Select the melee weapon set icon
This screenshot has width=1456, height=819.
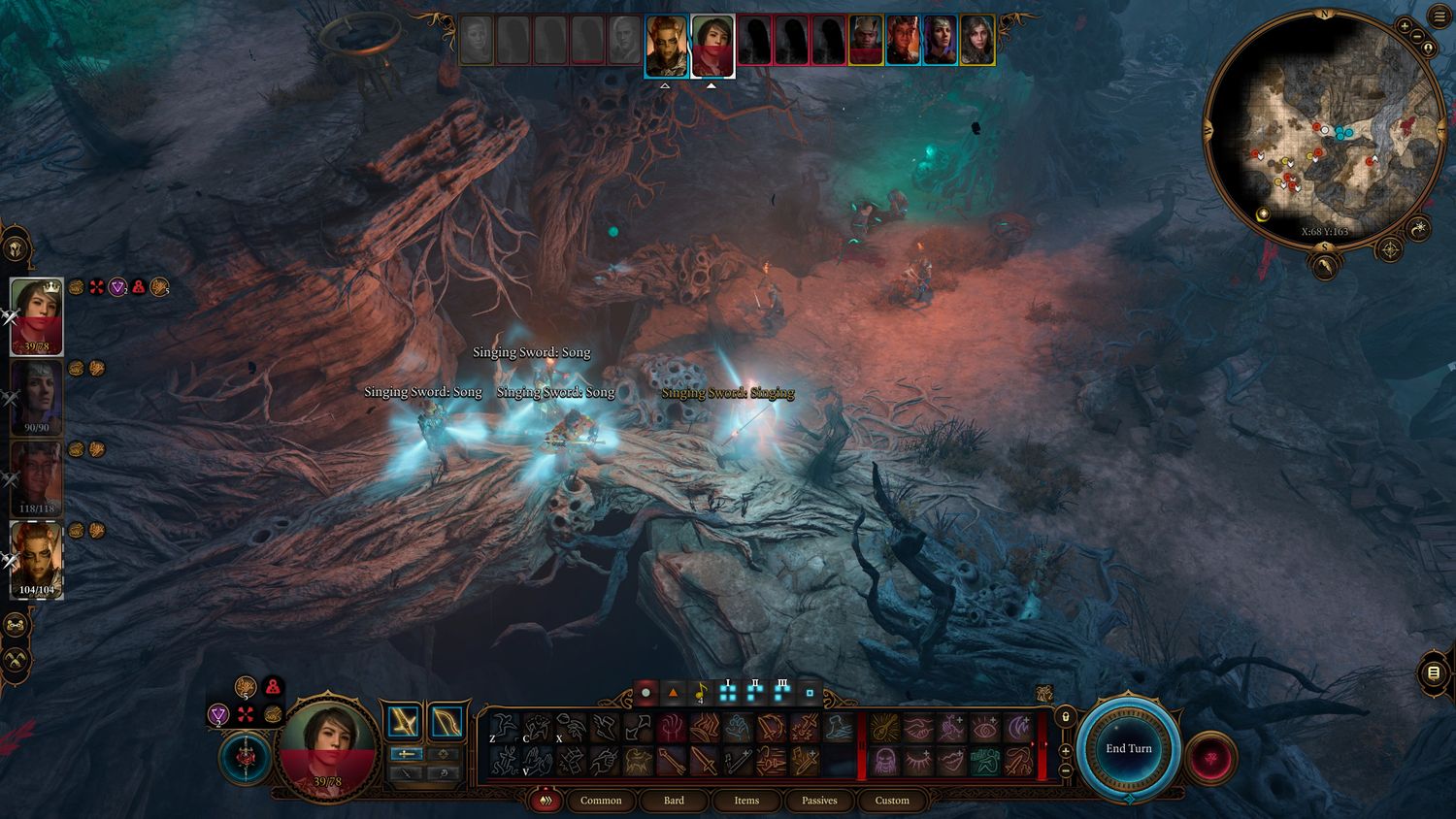[x=403, y=722]
